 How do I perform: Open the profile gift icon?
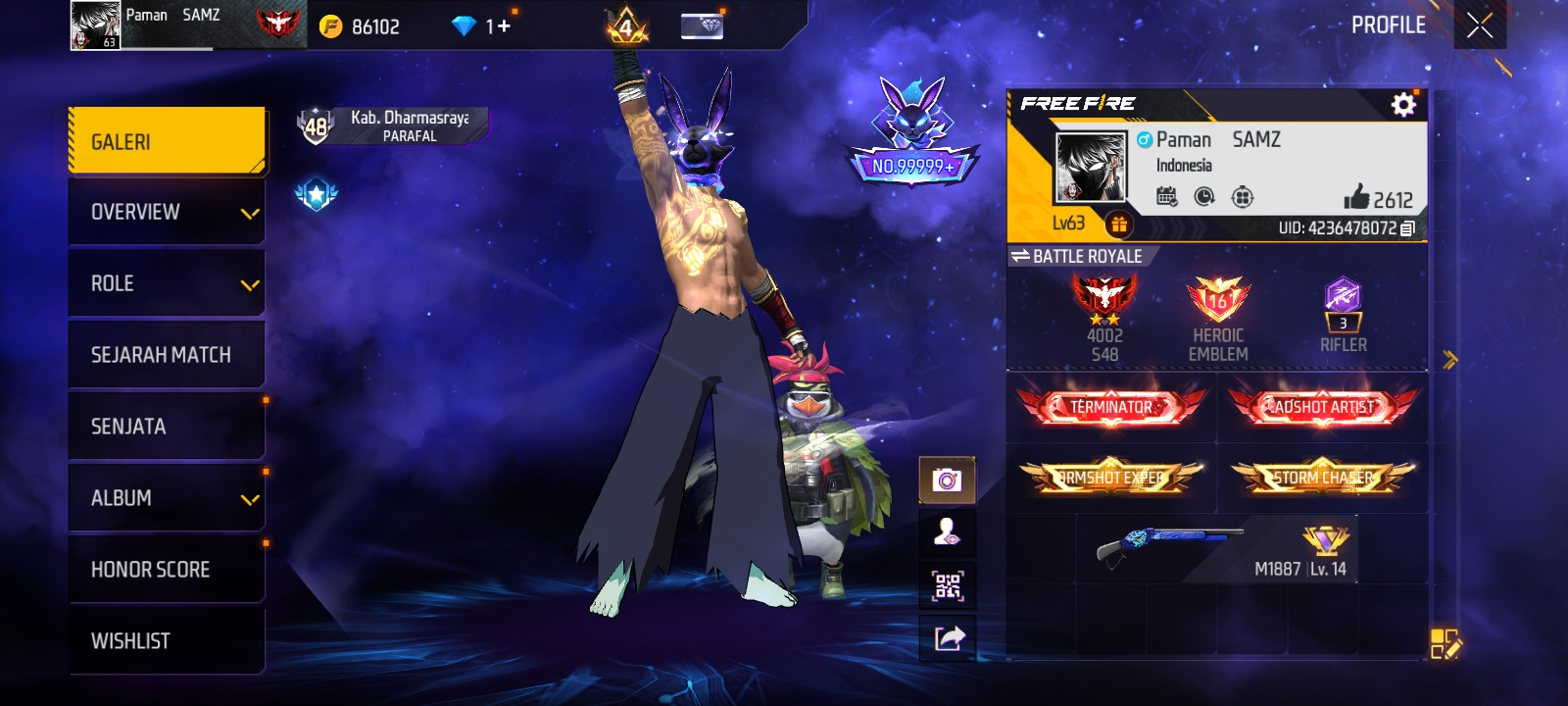[1118, 225]
